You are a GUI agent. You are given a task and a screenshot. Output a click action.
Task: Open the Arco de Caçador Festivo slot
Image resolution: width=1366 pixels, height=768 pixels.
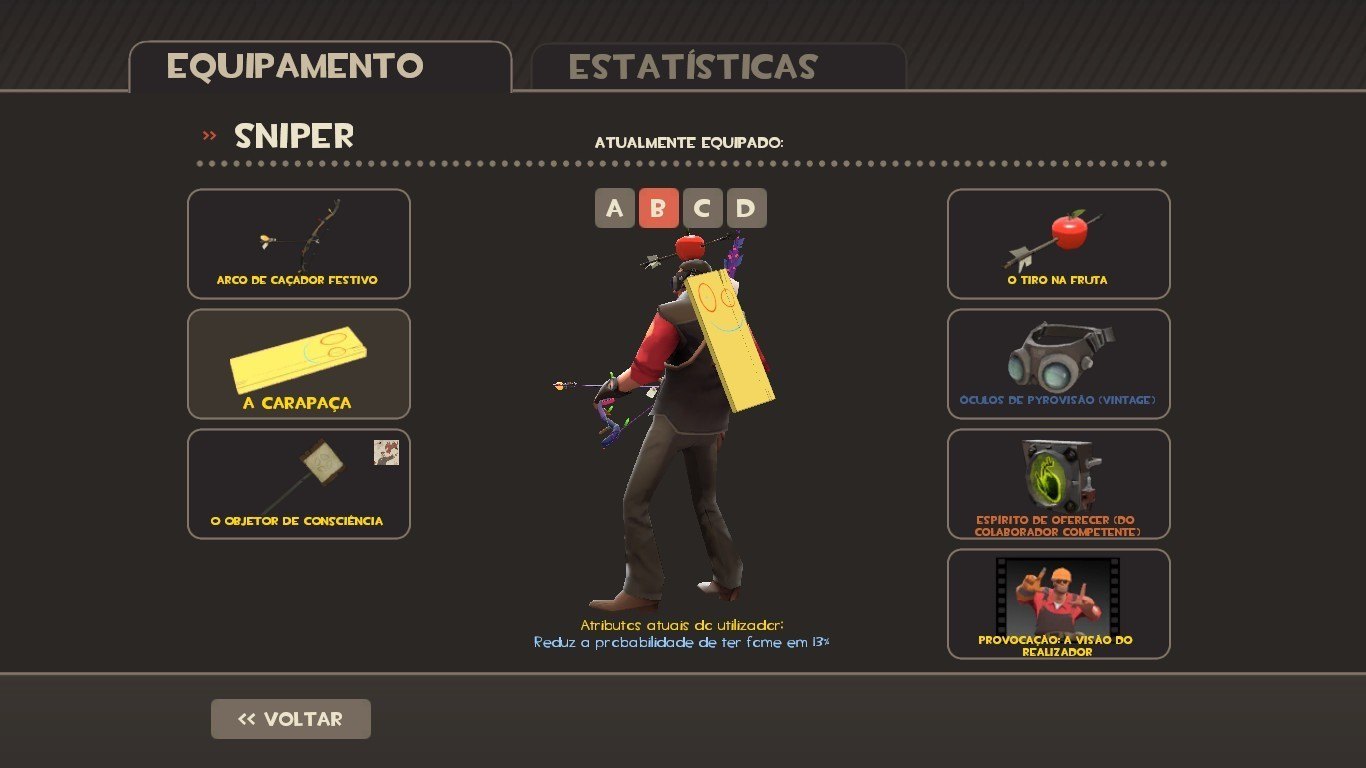[298, 244]
